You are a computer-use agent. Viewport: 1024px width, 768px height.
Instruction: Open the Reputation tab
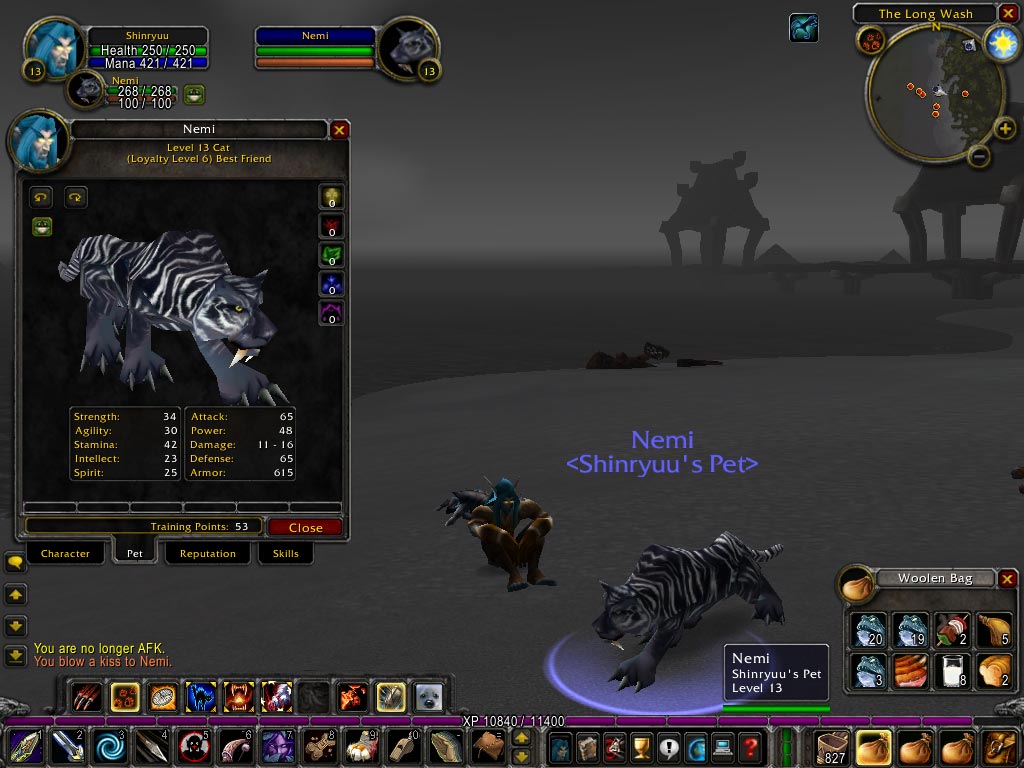208,553
